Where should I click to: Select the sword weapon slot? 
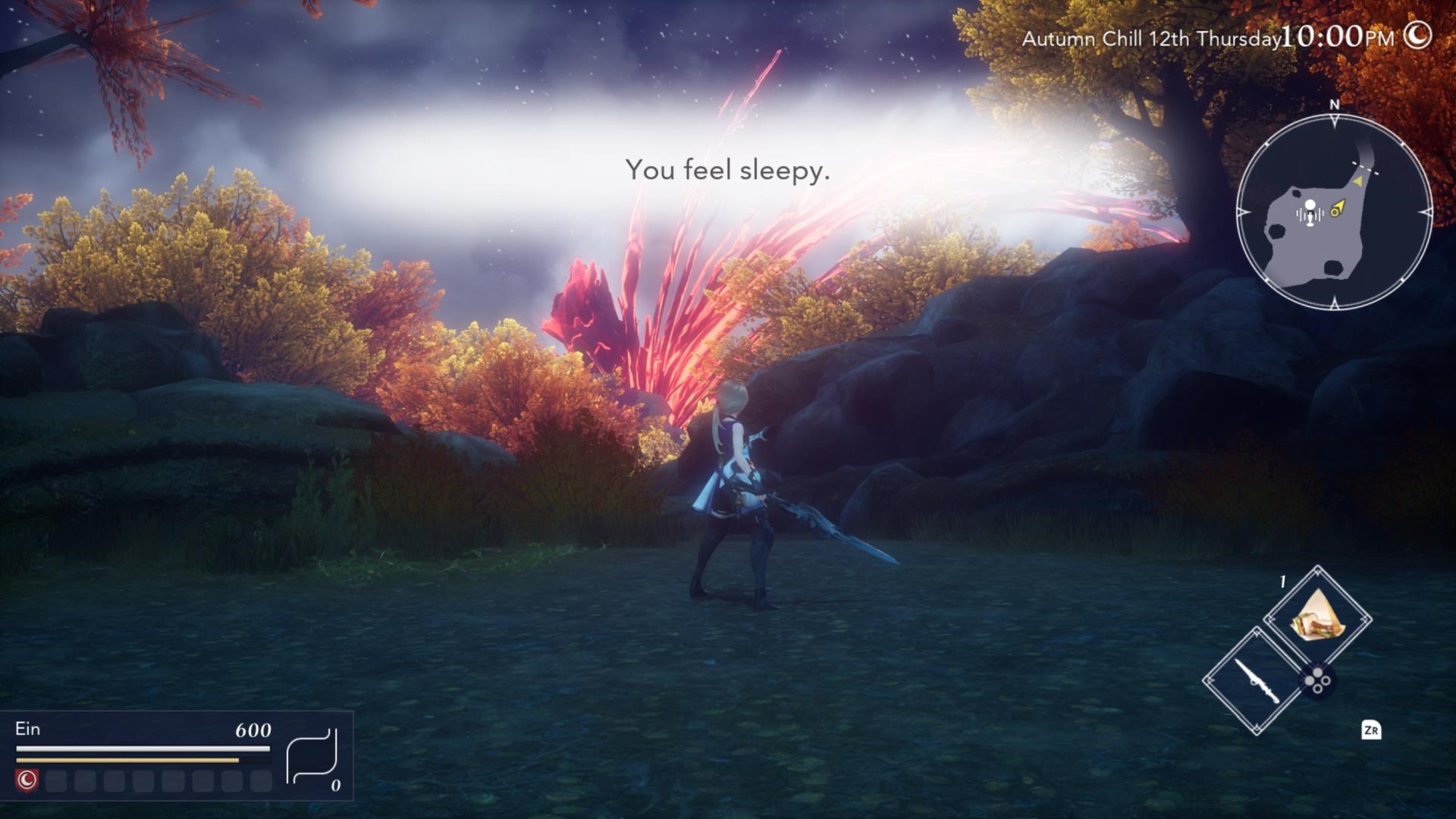pyautogui.click(x=1257, y=681)
